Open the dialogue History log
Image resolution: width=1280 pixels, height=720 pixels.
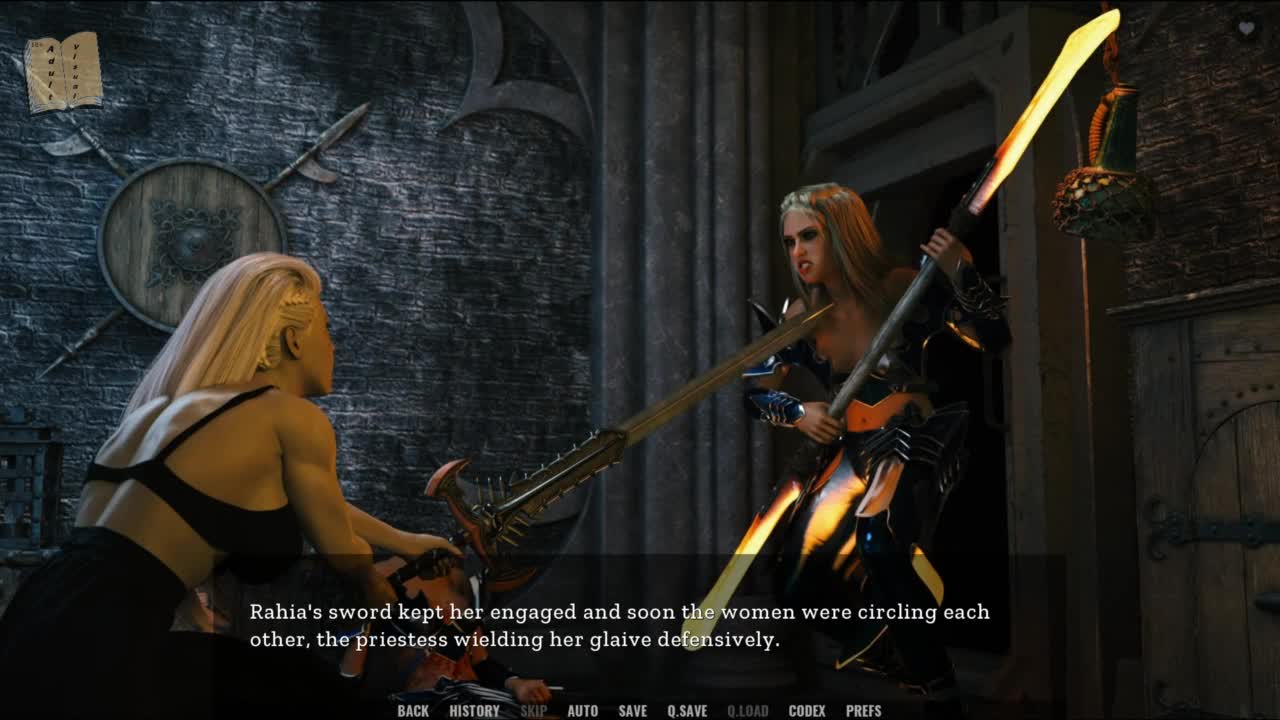[x=474, y=711]
